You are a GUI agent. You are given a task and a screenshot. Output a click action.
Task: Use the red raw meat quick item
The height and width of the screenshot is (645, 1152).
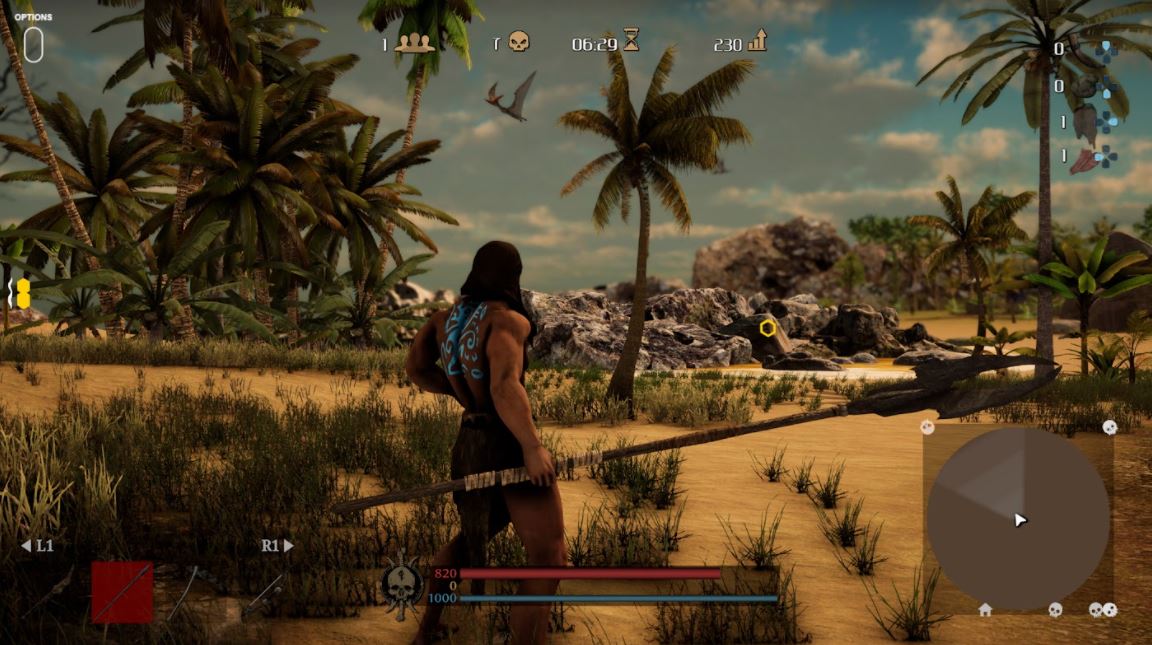click(x=1084, y=159)
